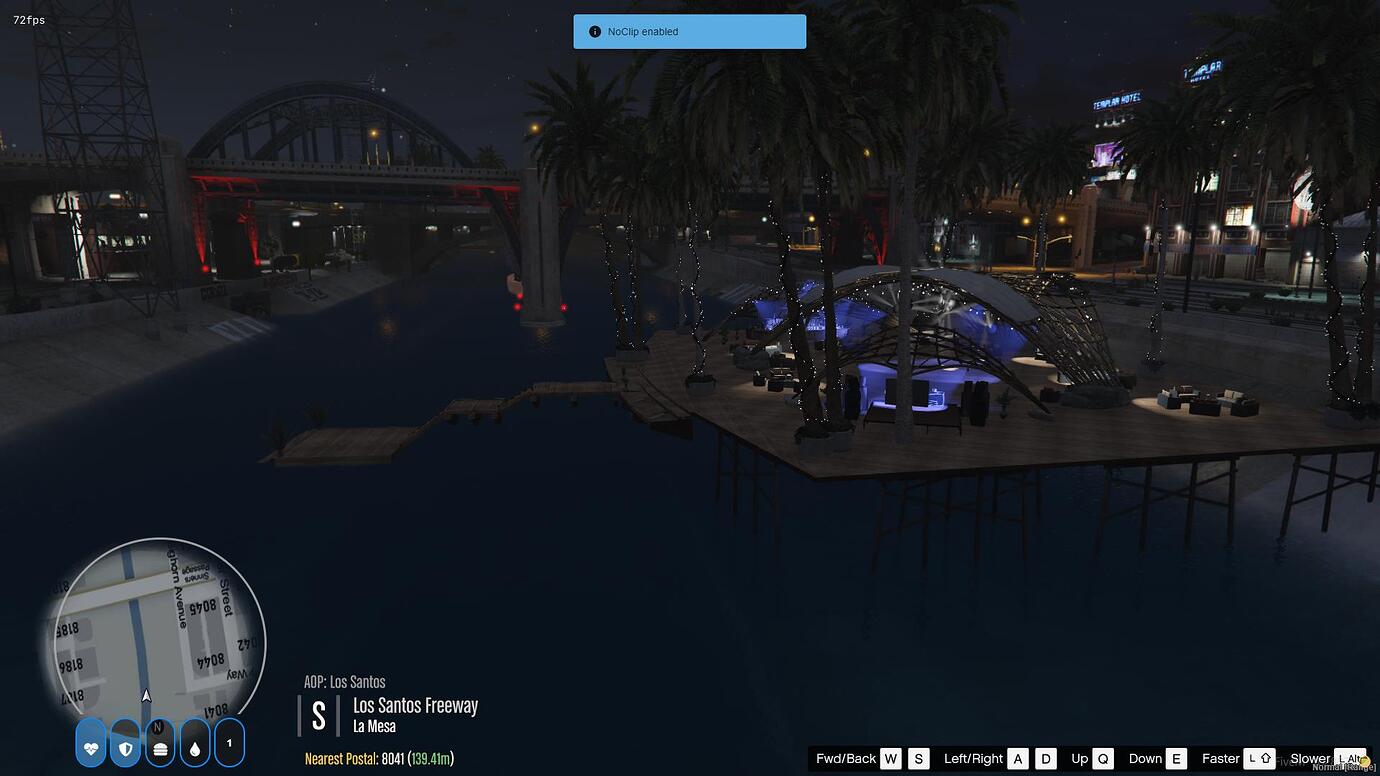Click the AOP: Los Santos label

point(345,681)
